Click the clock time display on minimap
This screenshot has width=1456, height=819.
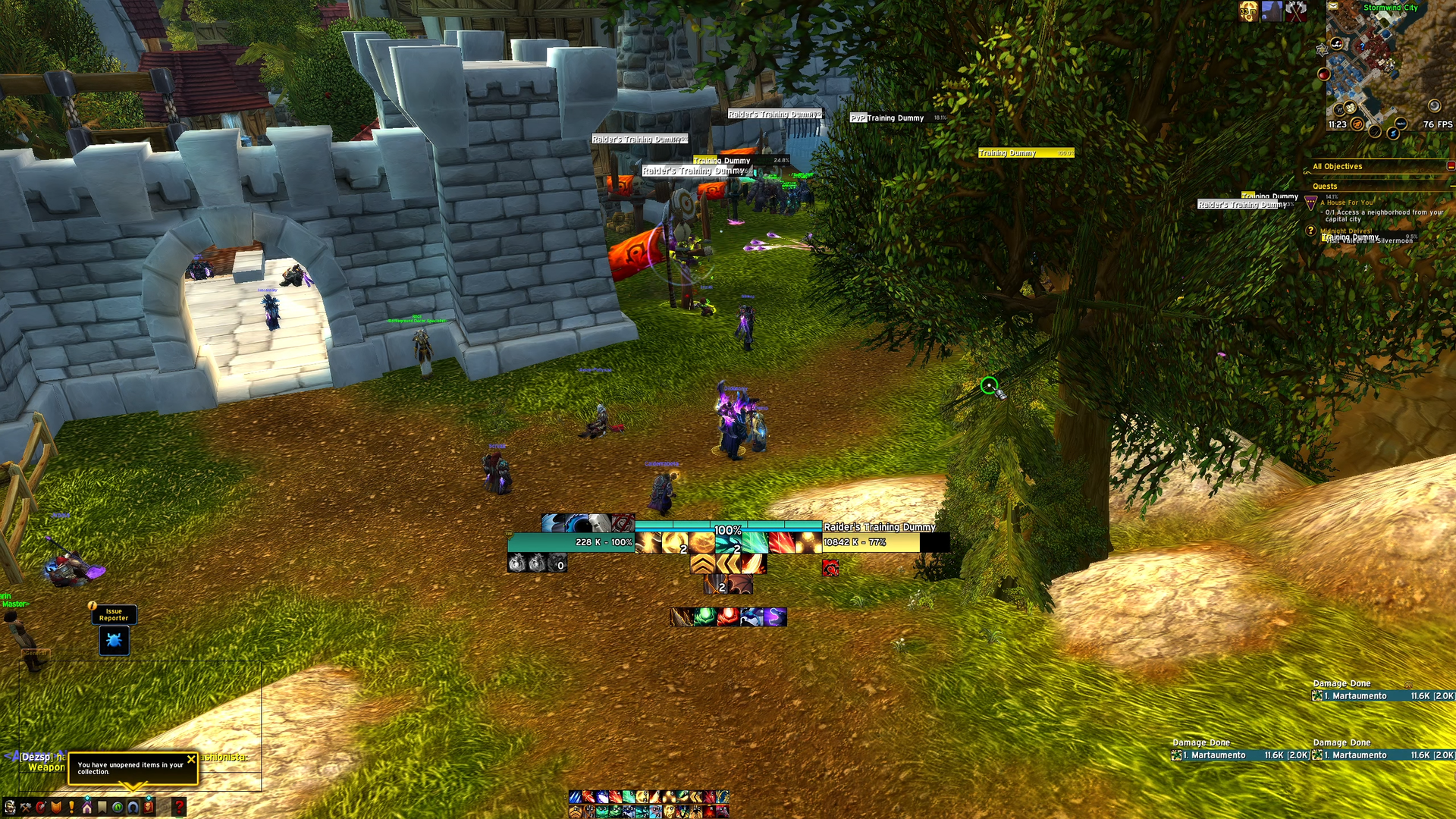pyautogui.click(x=1337, y=124)
